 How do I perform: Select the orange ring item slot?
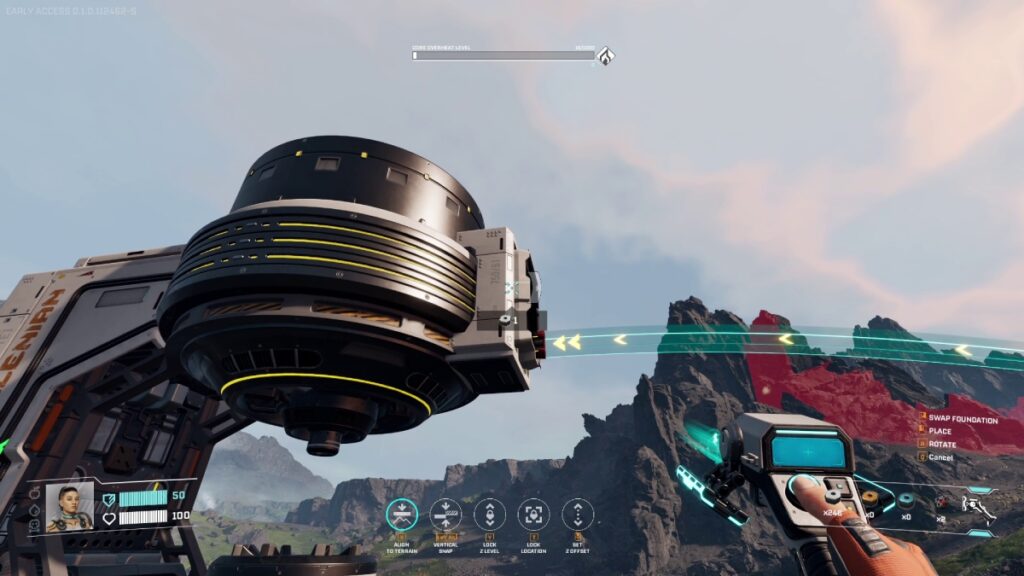[x=870, y=496]
